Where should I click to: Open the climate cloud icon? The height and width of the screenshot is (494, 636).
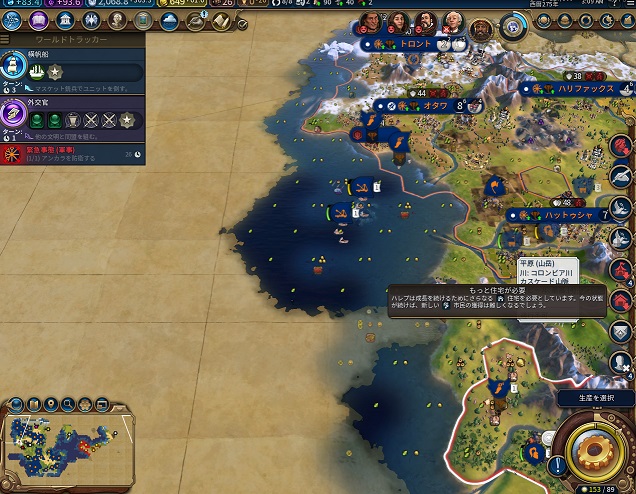click(x=169, y=21)
